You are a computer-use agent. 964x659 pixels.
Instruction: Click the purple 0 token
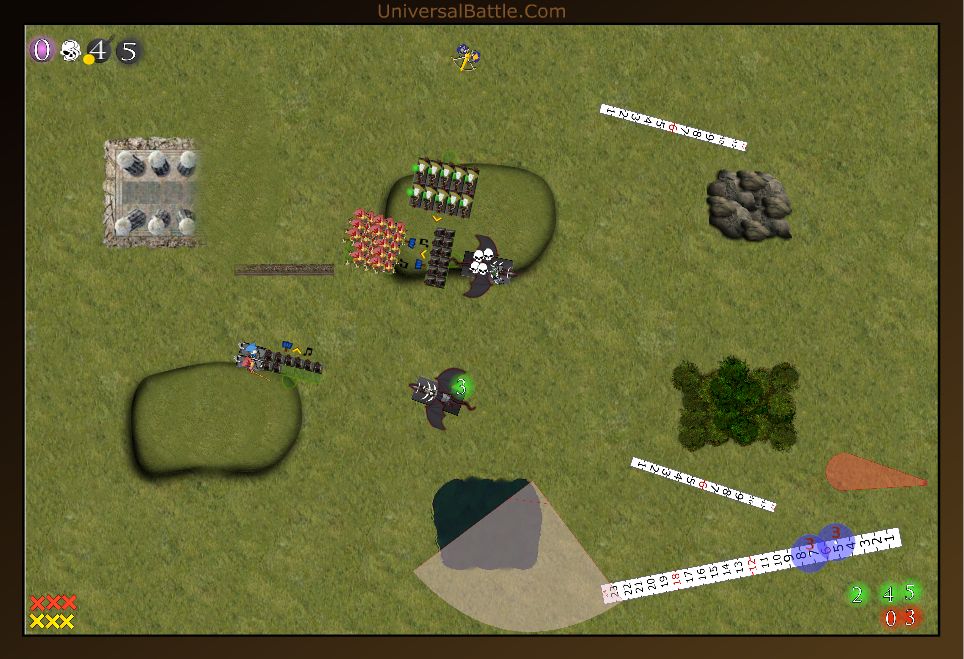pyautogui.click(x=41, y=50)
